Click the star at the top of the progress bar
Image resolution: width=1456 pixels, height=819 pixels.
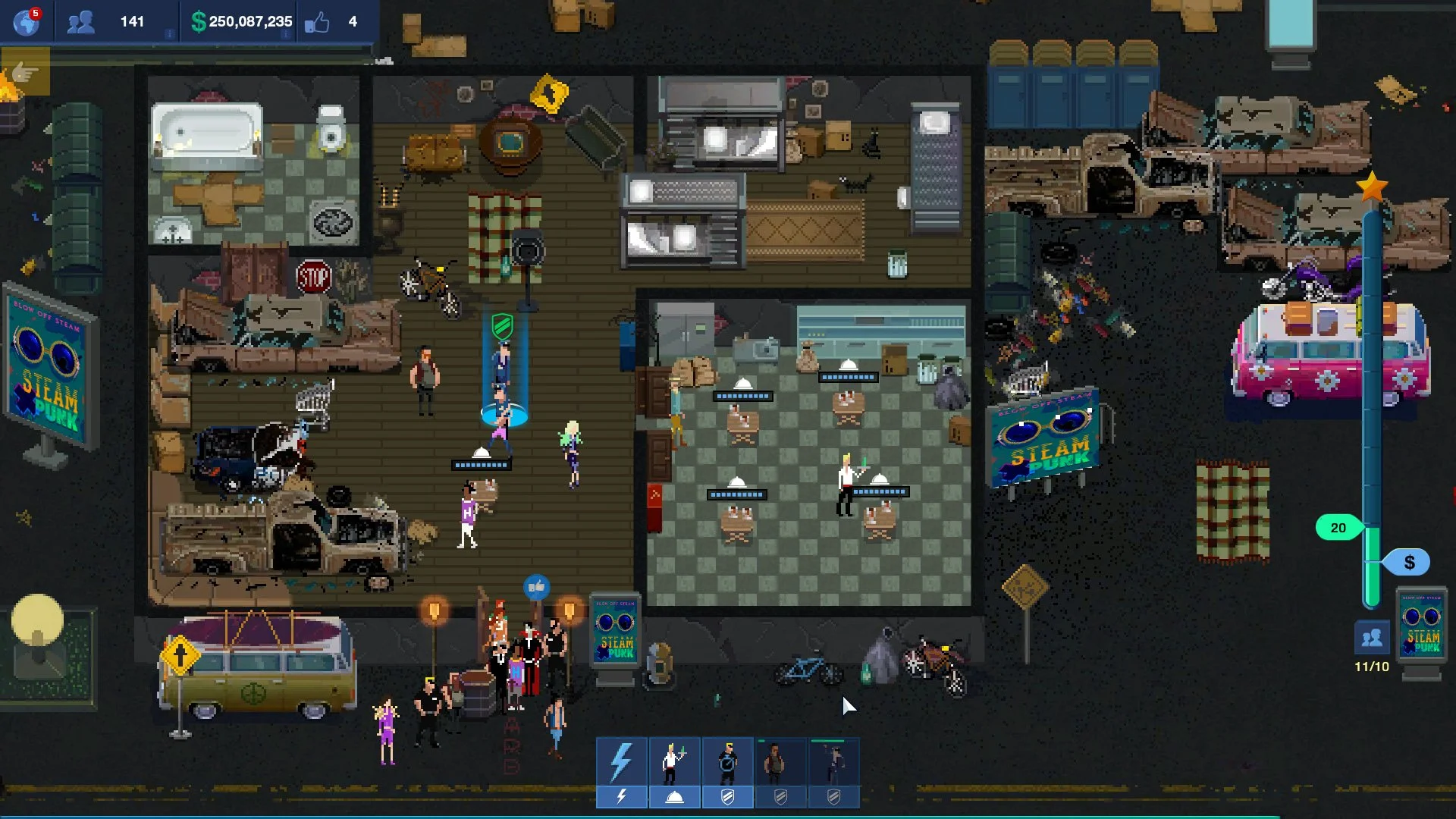(x=1370, y=184)
